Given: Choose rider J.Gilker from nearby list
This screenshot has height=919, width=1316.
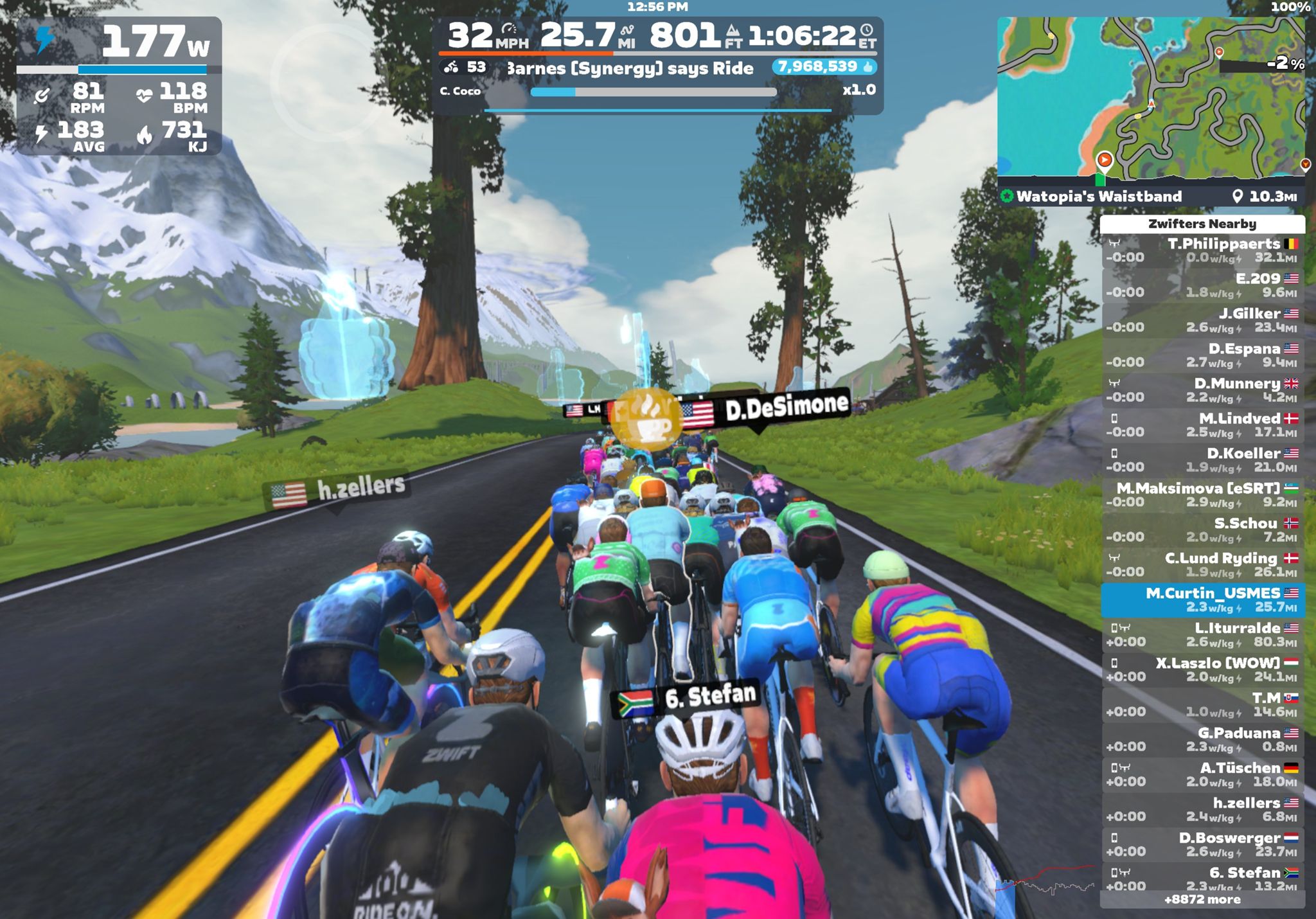Looking at the screenshot, I should click(1202, 321).
